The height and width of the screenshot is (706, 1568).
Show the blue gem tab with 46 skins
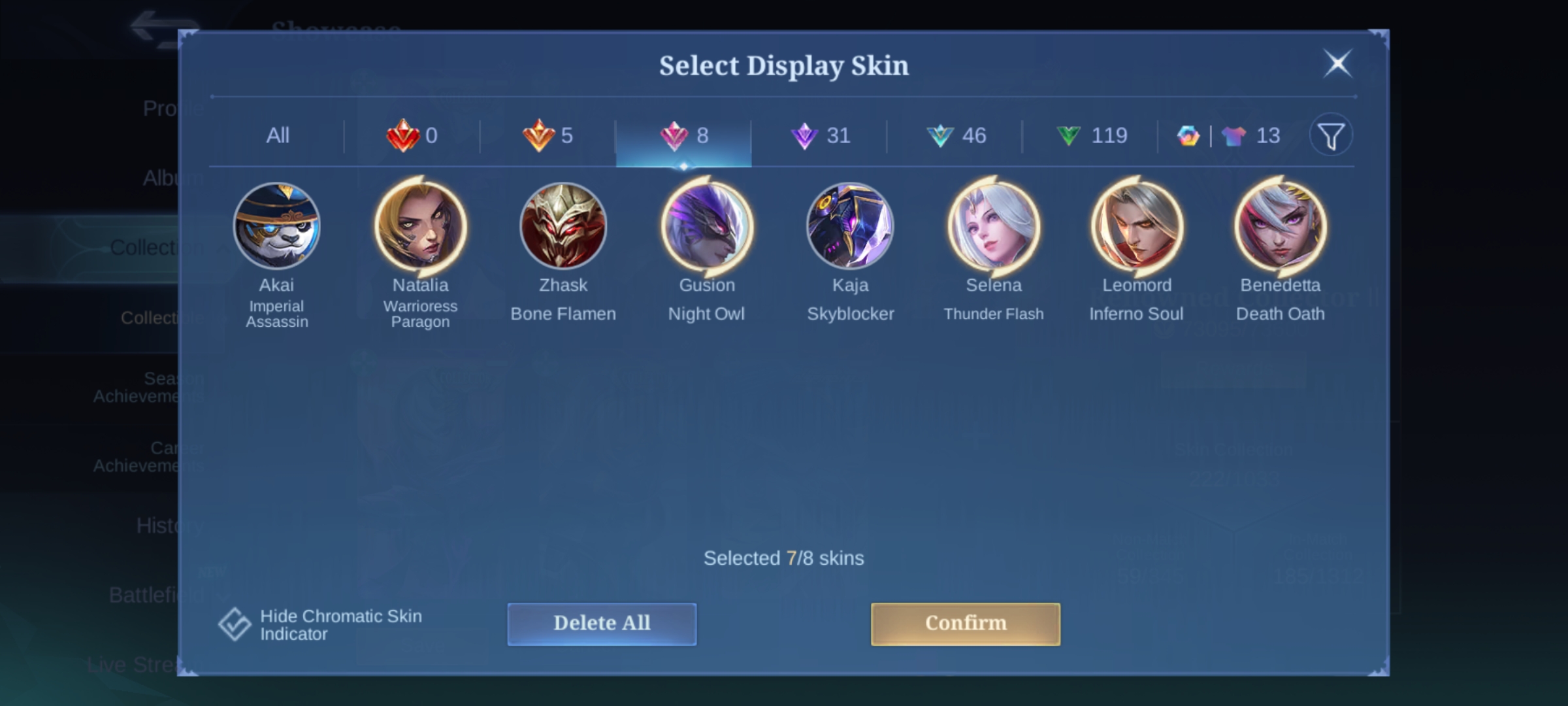pyautogui.click(x=956, y=136)
